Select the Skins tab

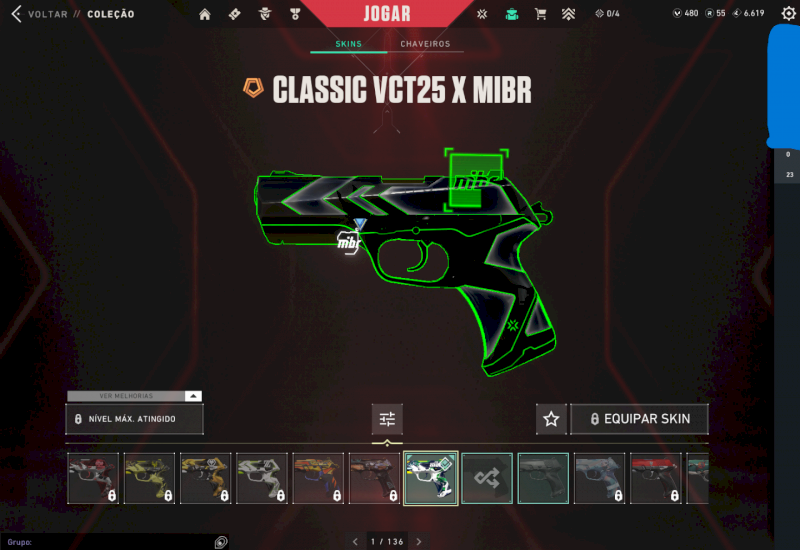coord(349,44)
